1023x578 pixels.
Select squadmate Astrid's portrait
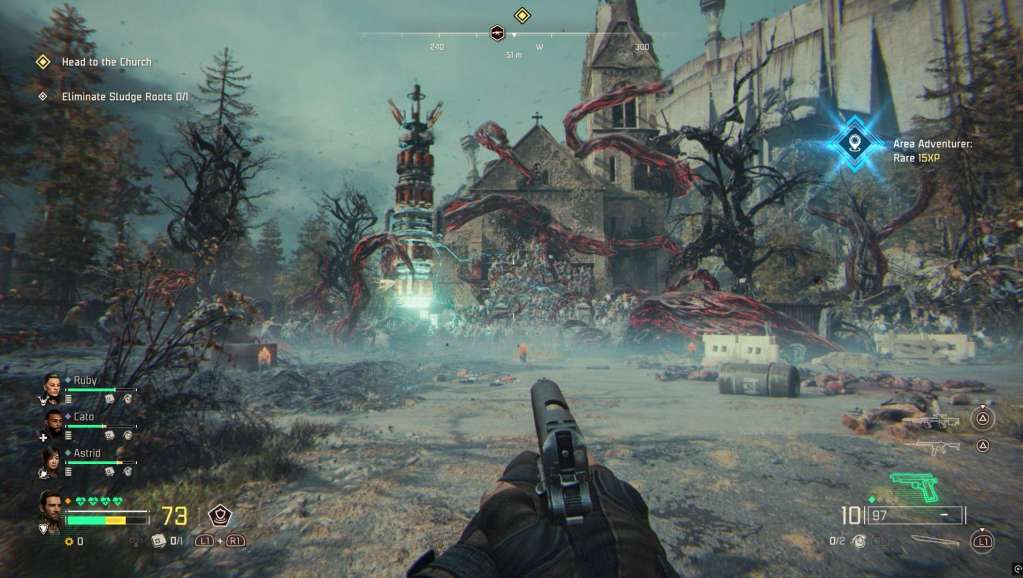click(52, 458)
